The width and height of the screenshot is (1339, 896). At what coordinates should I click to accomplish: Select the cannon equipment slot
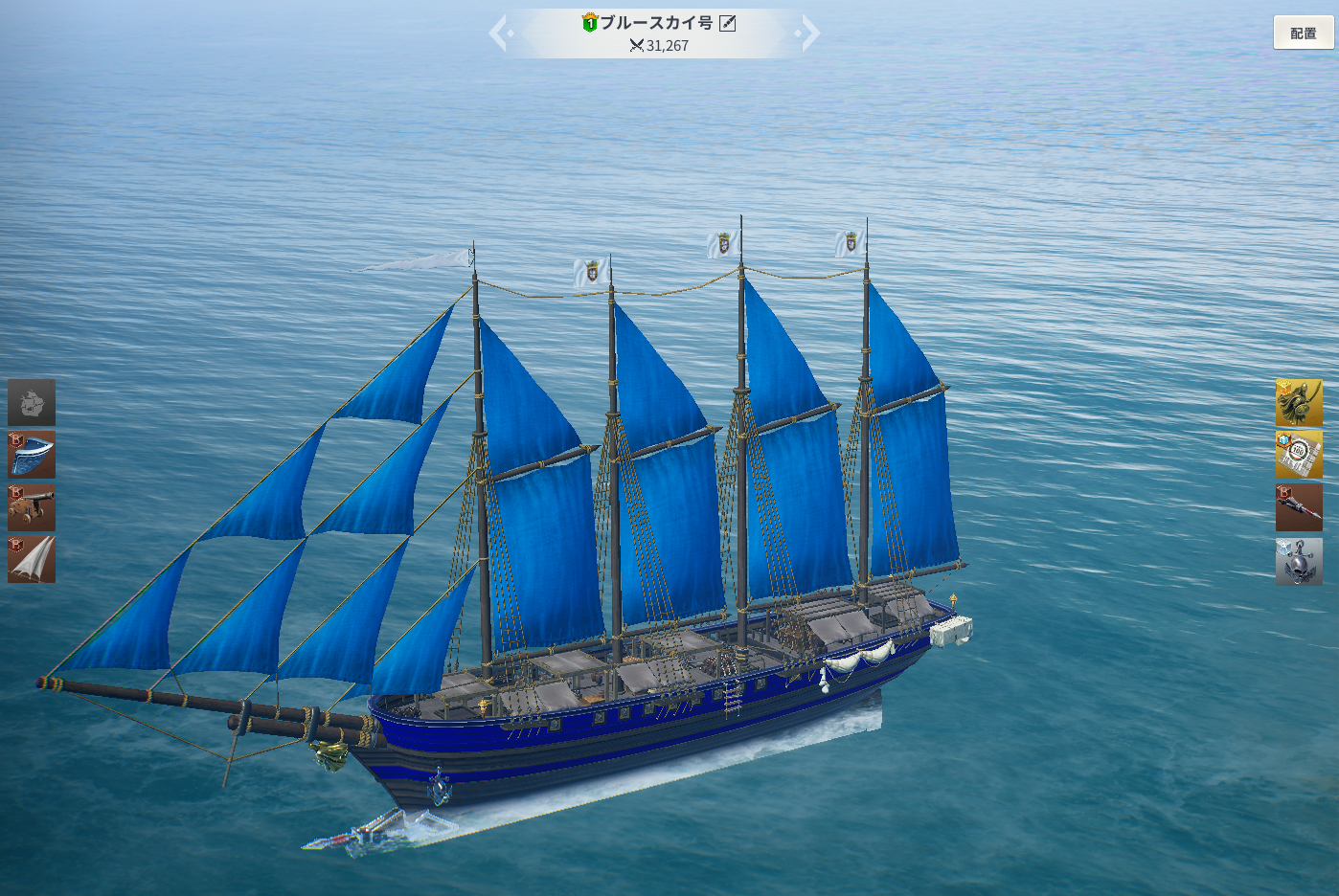[x=32, y=507]
